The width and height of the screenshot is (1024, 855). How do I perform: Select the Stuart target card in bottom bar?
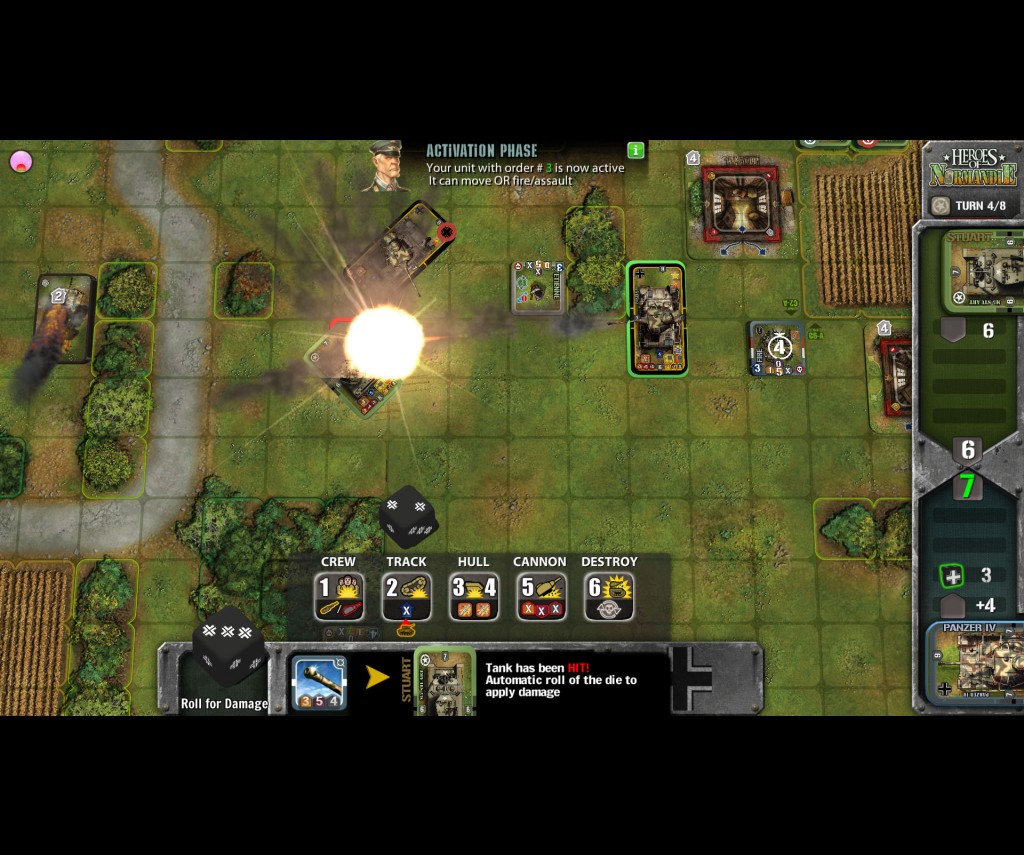click(444, 681)
